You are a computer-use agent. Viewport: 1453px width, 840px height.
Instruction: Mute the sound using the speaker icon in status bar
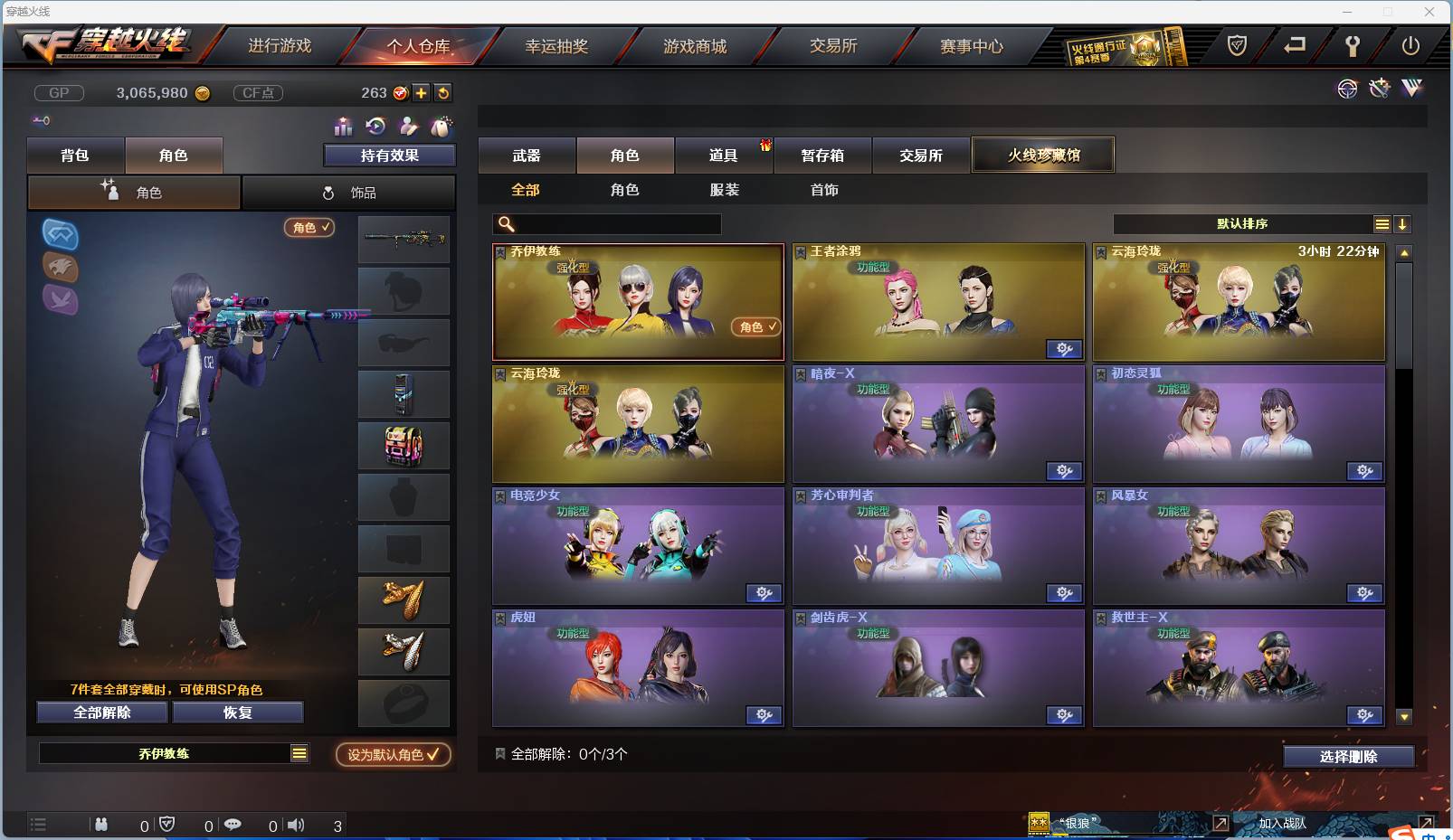(x=296, y=825)
